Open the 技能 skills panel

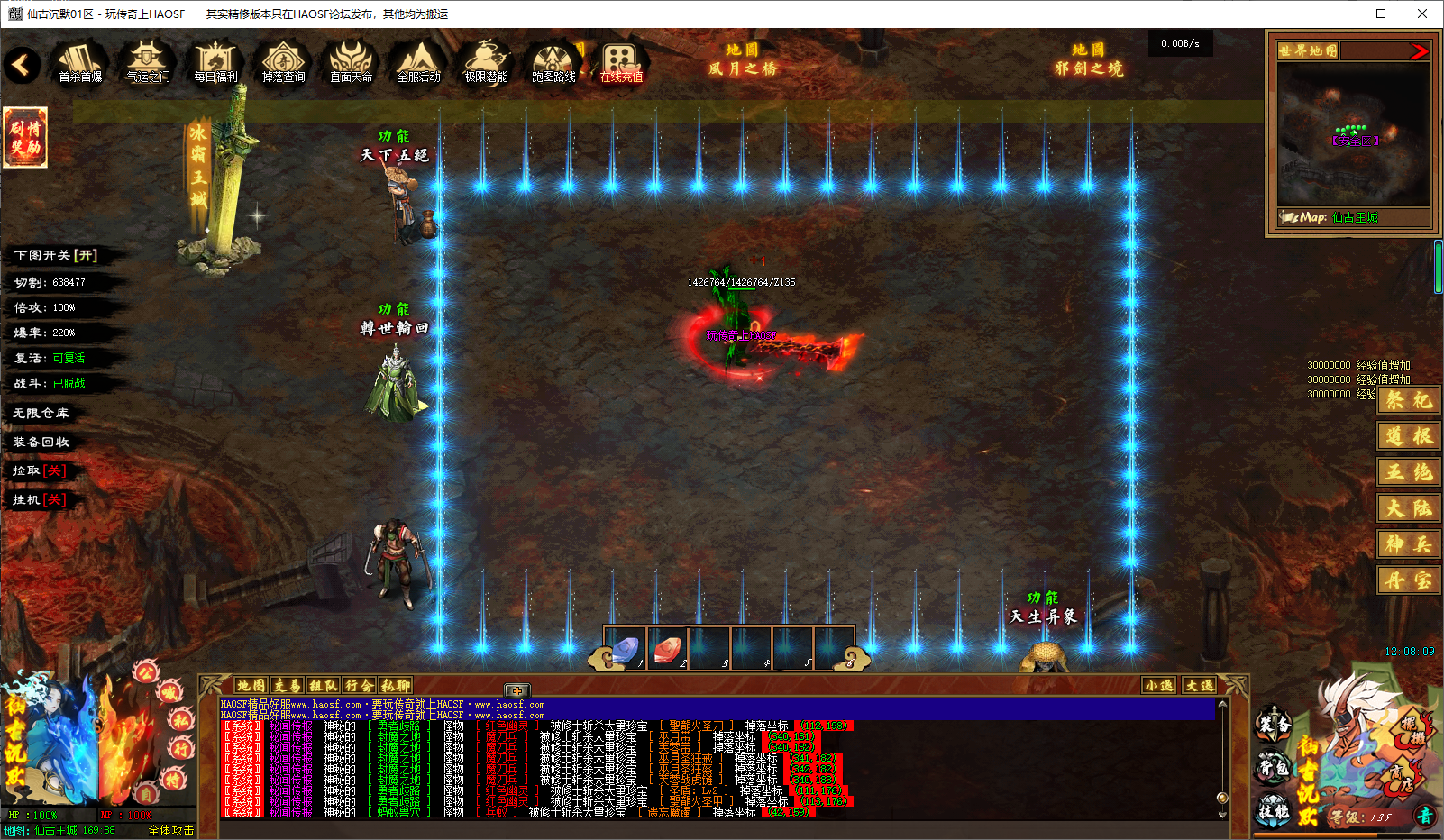tap(1274, 810)
